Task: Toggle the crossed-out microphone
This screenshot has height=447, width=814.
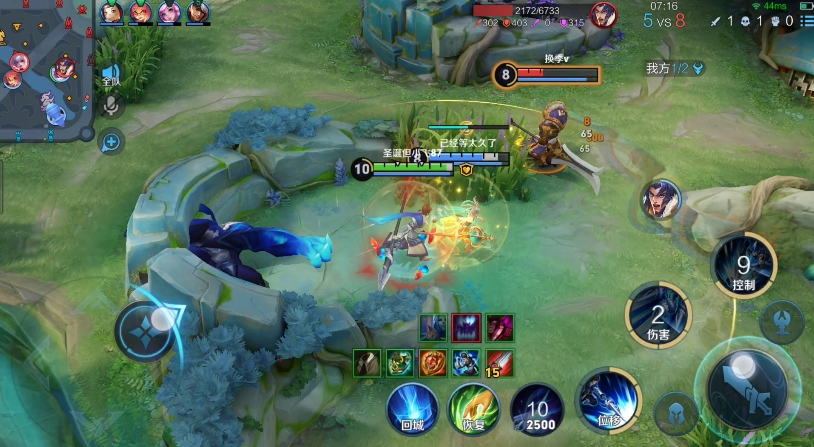Action: pos(110,104)
